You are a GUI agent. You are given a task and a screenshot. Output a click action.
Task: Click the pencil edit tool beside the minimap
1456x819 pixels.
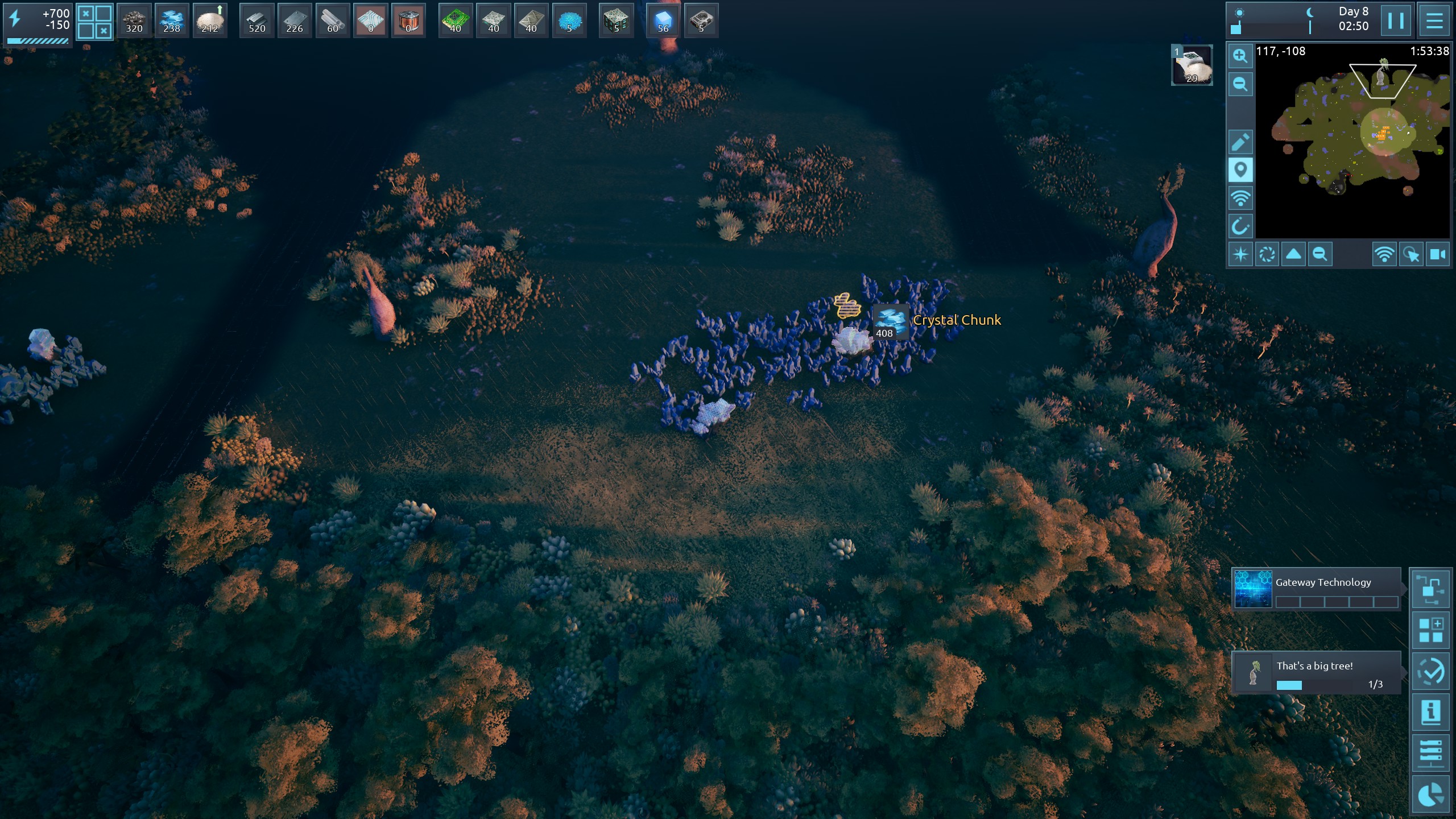click(x=1240, y=142)
